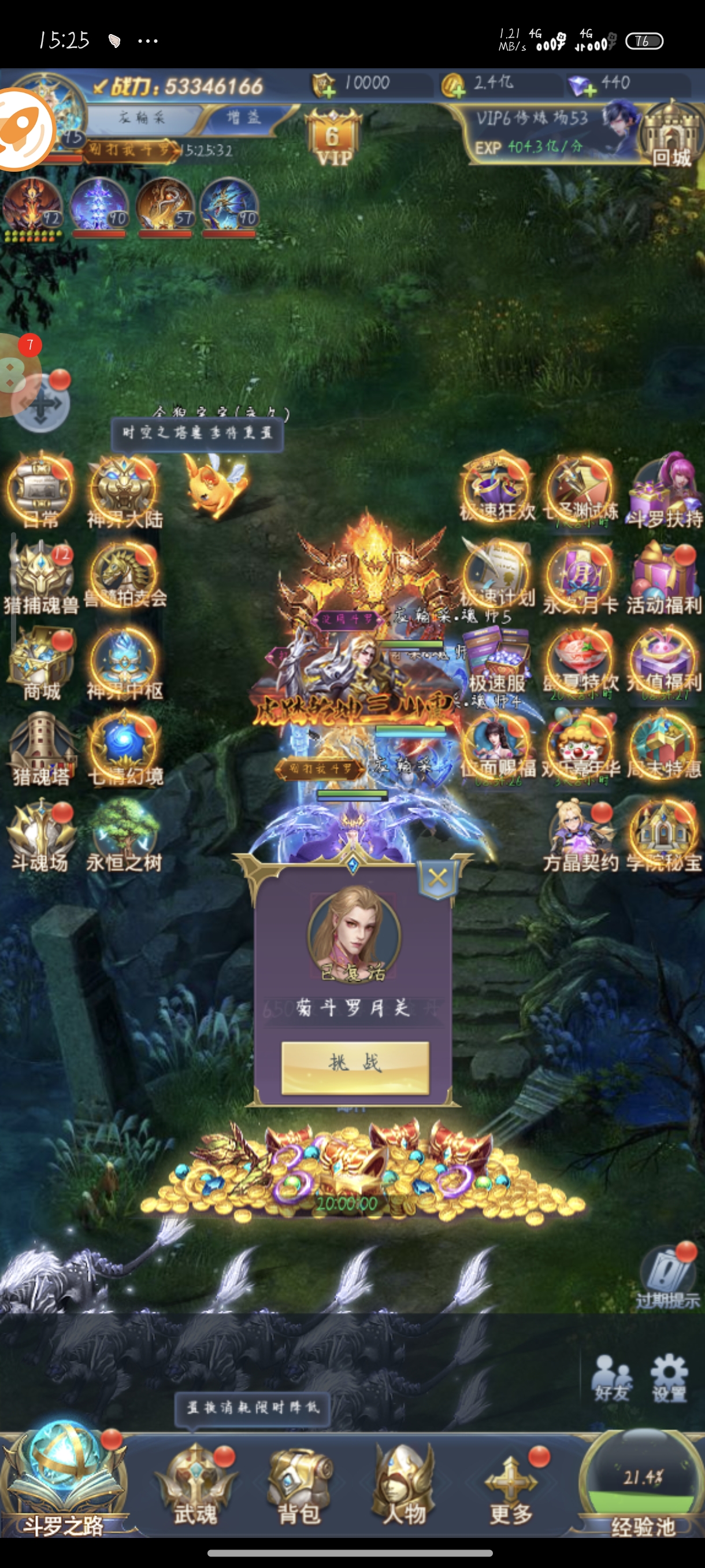The height and width of the screenshot is (1568, 705).
Task: Enter 神界大陆 from the side menu
Action: coord(125,492)
